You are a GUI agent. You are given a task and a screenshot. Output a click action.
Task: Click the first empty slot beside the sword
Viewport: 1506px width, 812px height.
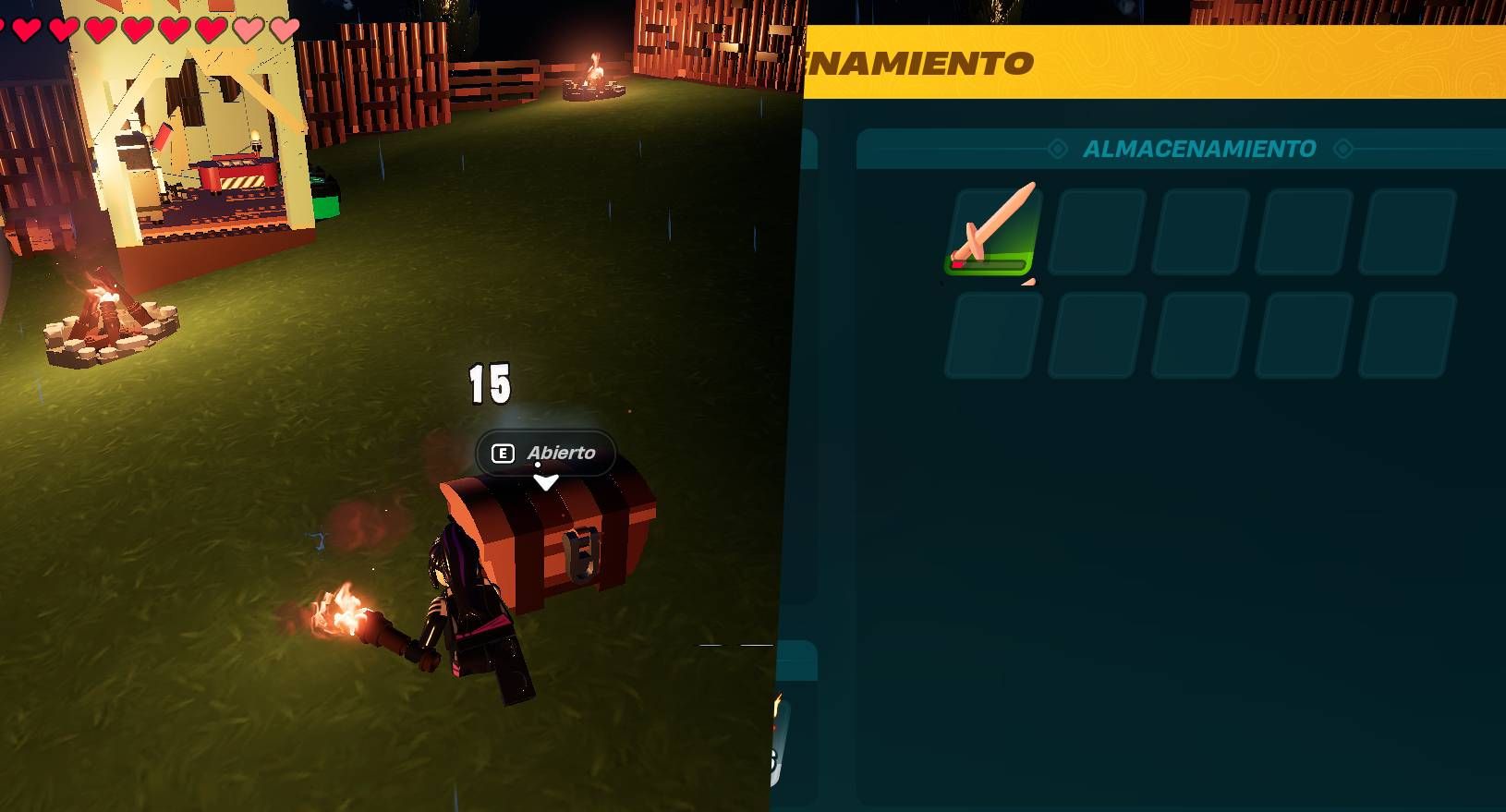[x=1094, y=232]
